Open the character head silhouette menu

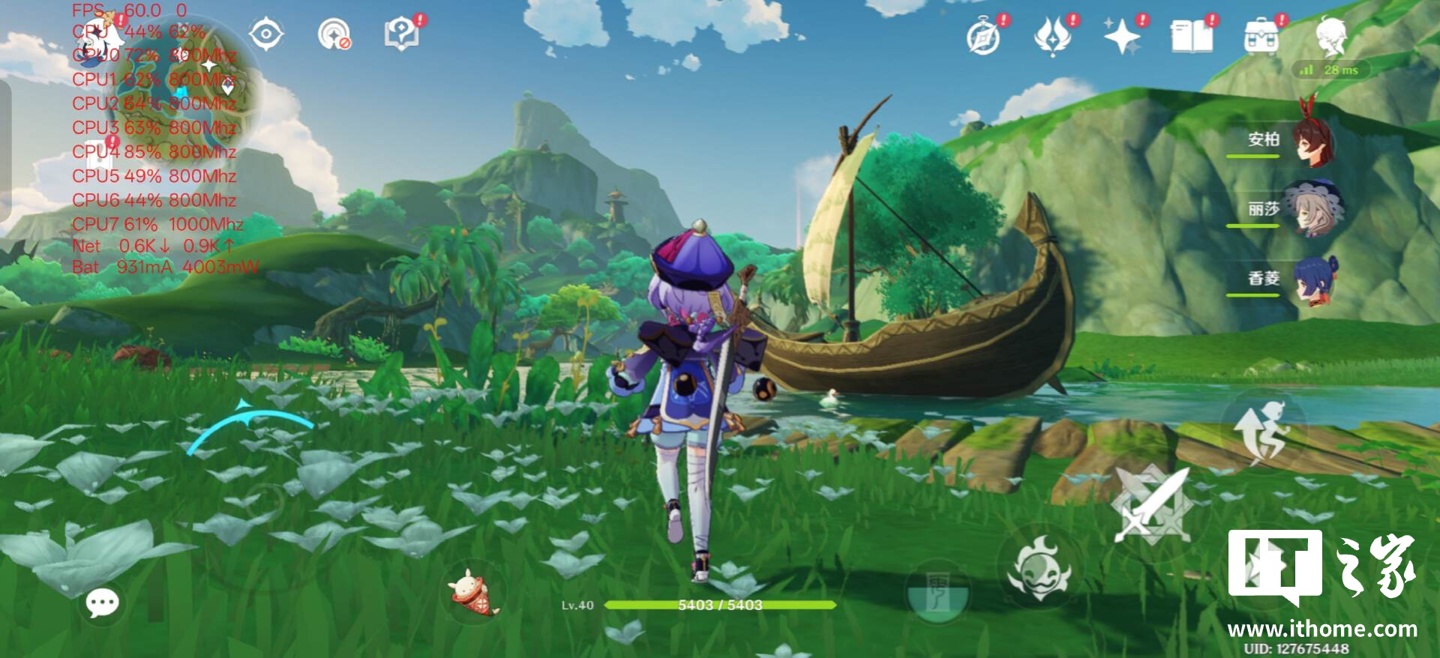coord(1331,37)
